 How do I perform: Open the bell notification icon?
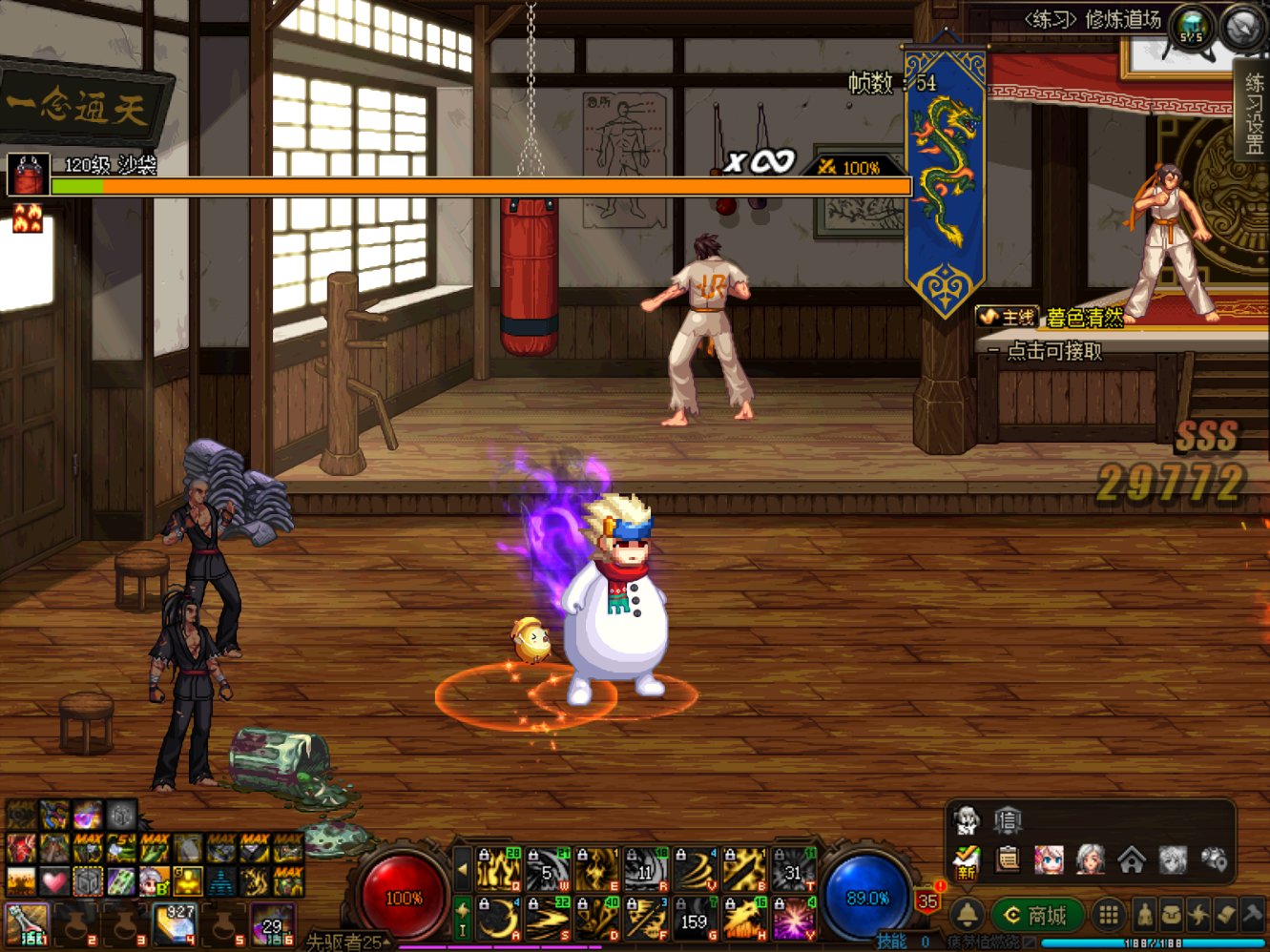tap(968, 915)
